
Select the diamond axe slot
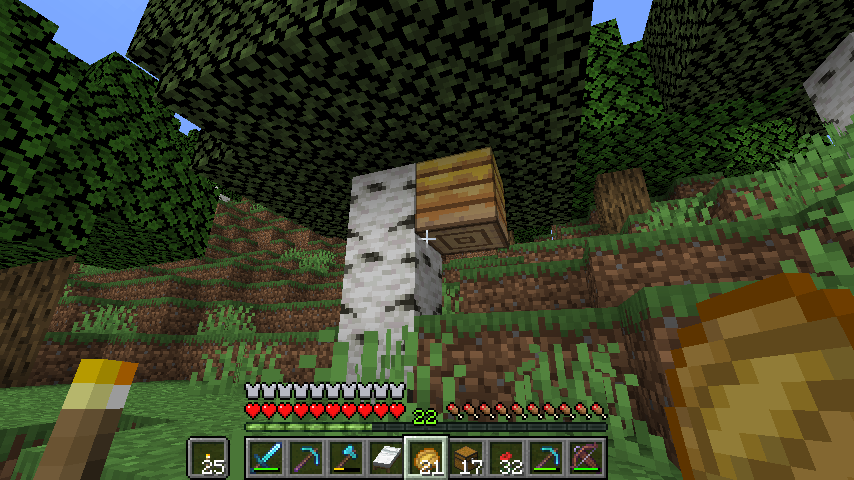click(345, 458)
